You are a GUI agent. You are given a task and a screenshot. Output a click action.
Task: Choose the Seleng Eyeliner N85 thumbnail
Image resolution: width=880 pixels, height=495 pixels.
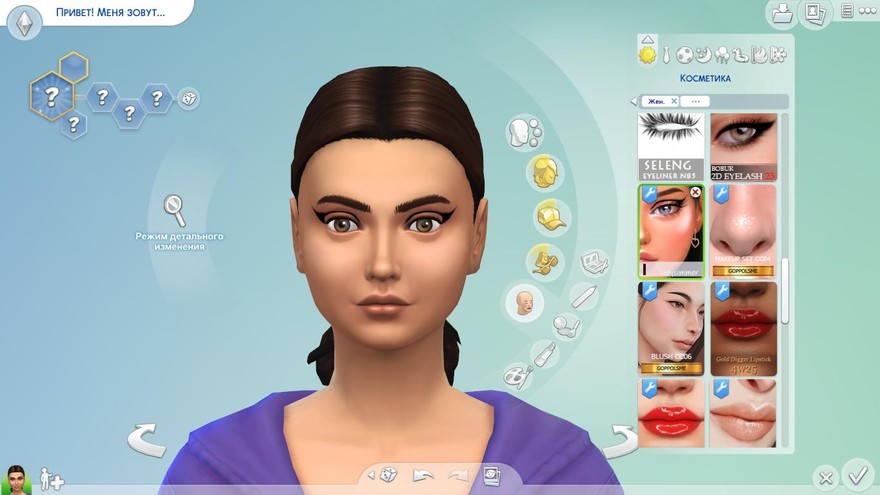pyautogui.click(x=671, y=146)
